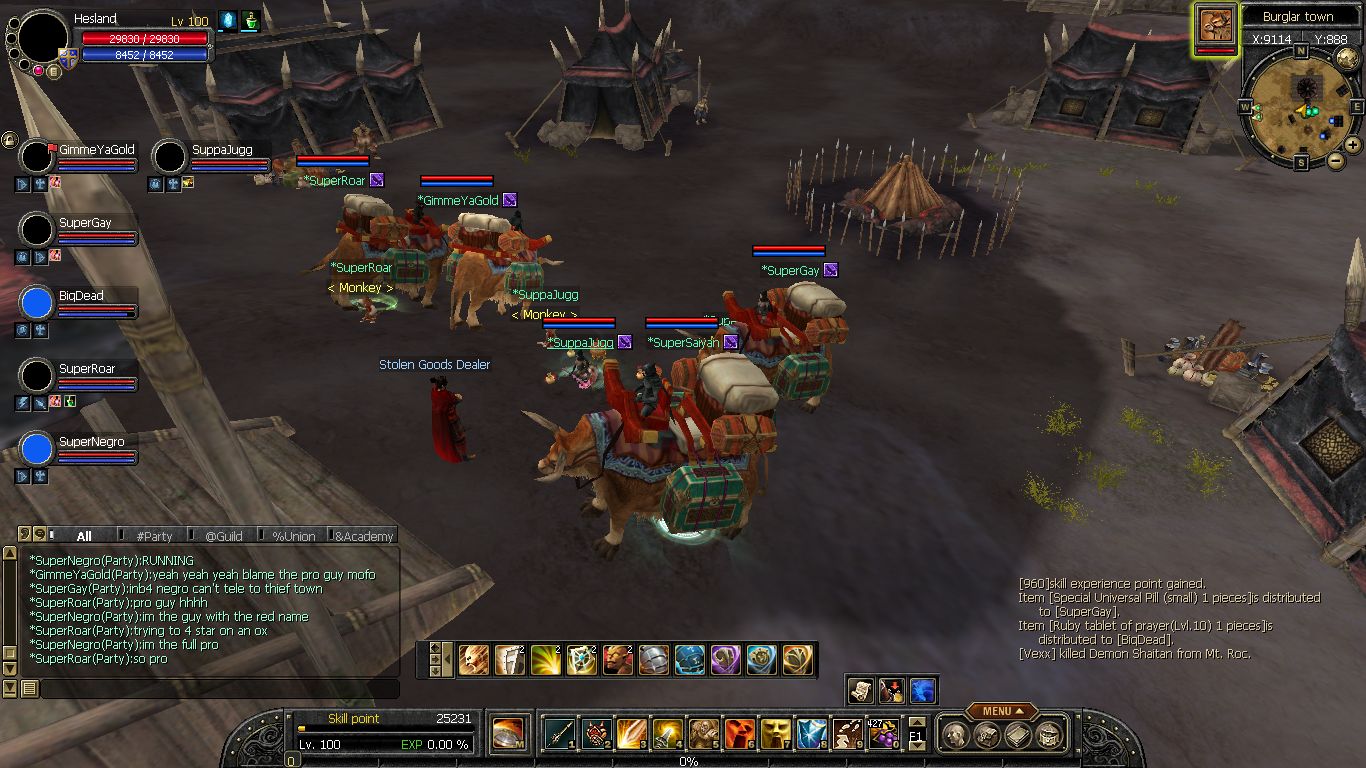
Task: Select the transport ox pet portrait
Action: point(1215,27)
